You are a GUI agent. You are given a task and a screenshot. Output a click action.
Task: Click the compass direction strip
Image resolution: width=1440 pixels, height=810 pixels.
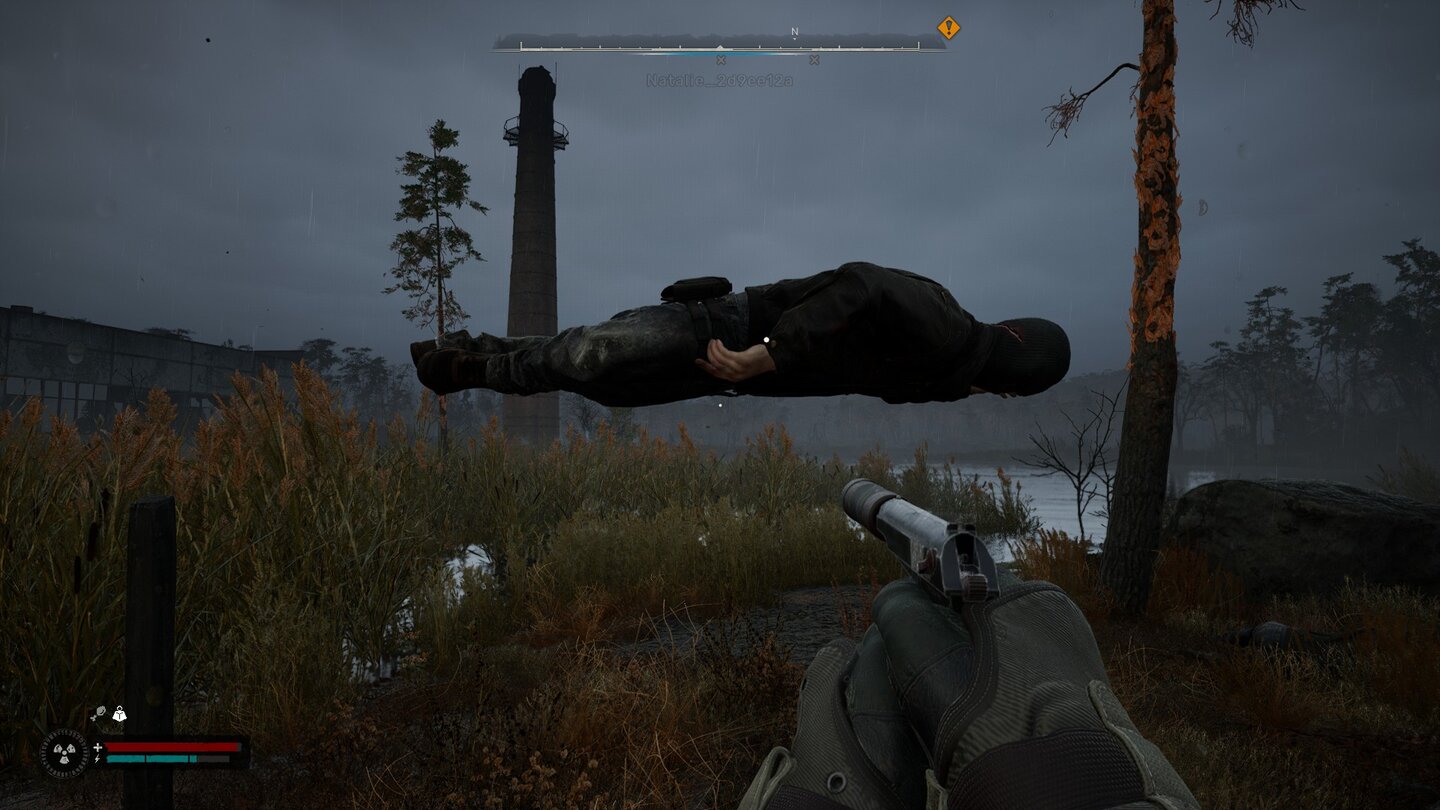click(720, 45)
